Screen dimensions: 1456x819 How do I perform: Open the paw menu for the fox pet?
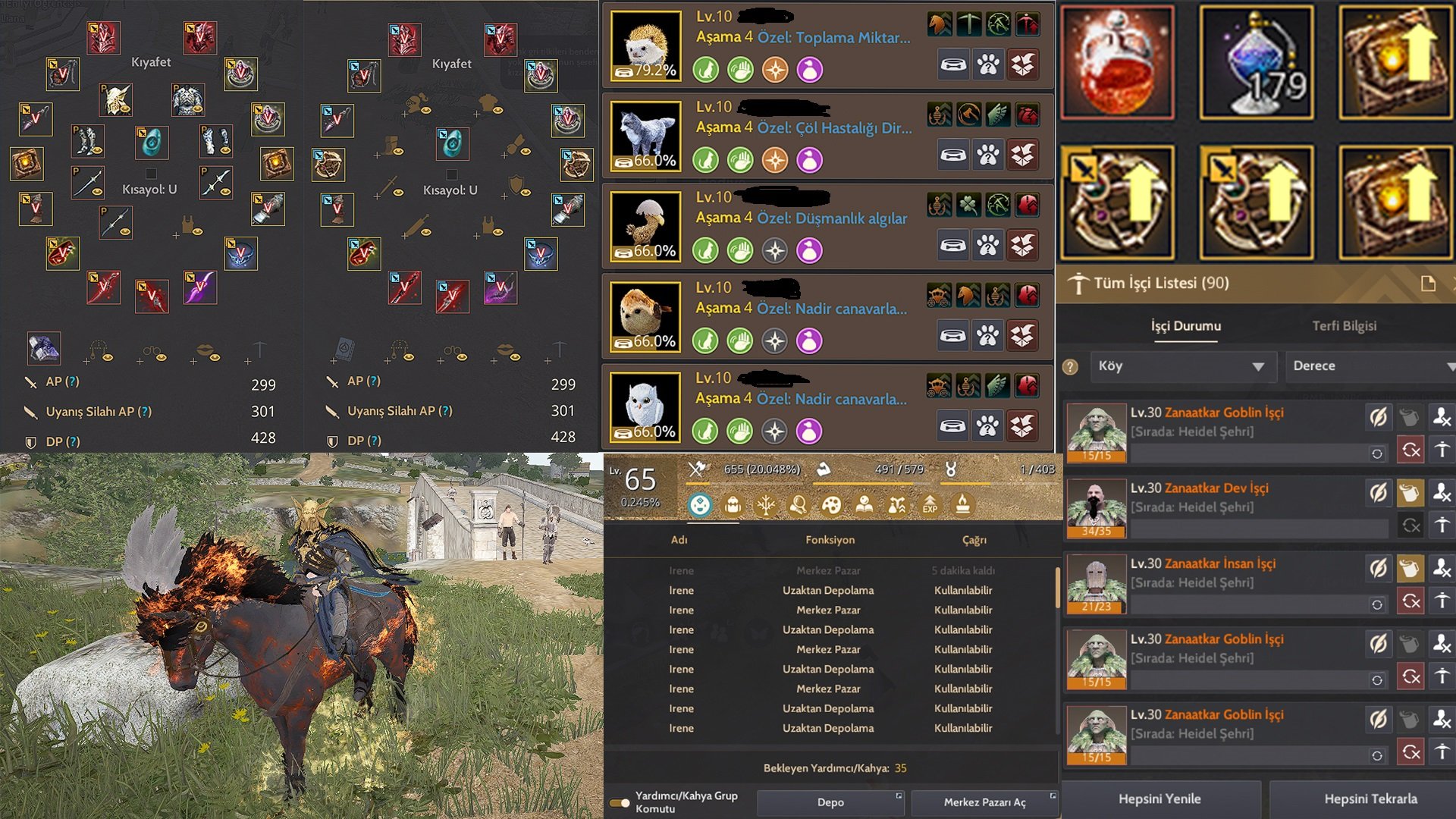987,154
